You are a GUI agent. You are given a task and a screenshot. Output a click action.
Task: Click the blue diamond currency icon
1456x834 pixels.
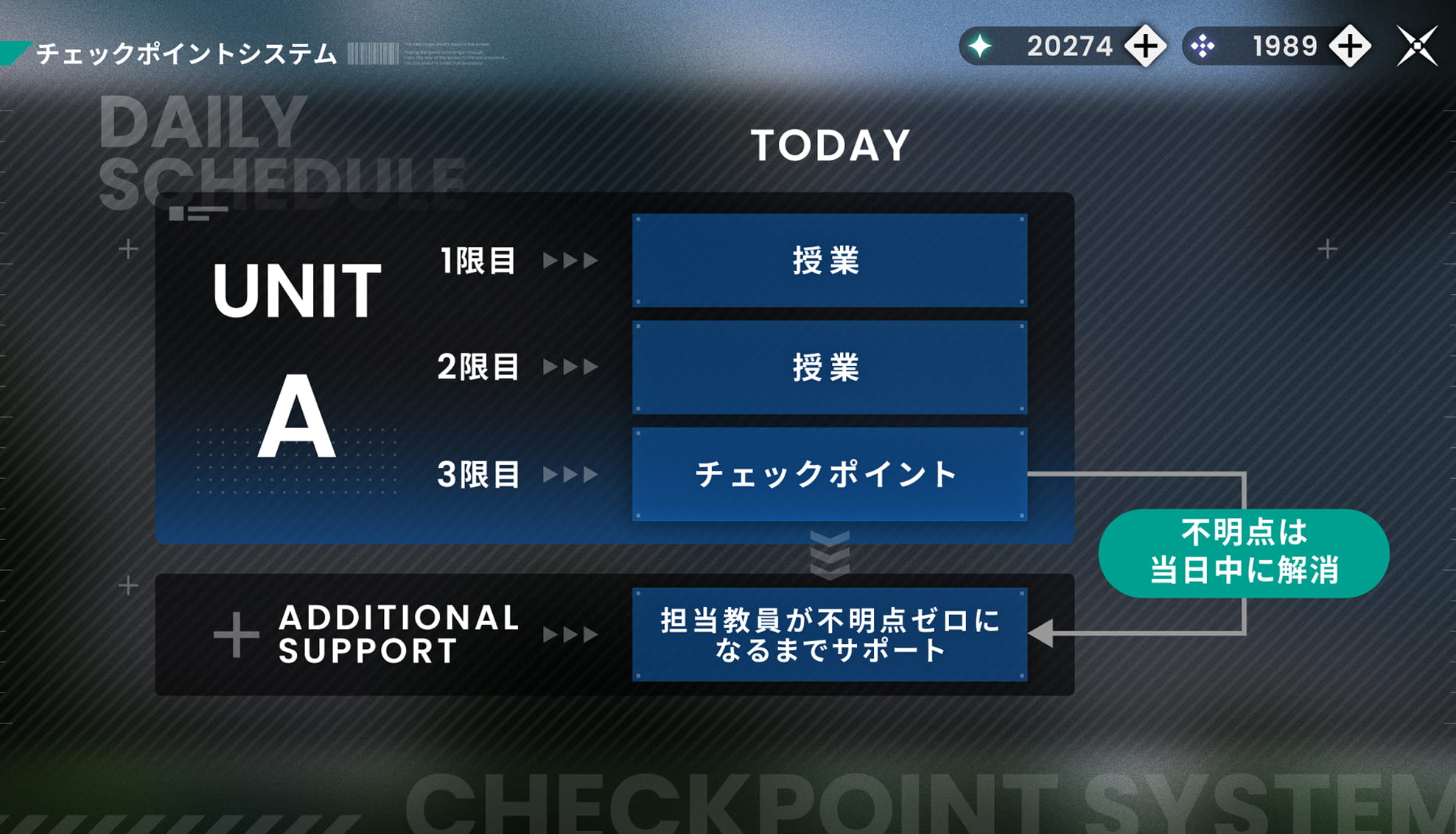point(1203,46)
